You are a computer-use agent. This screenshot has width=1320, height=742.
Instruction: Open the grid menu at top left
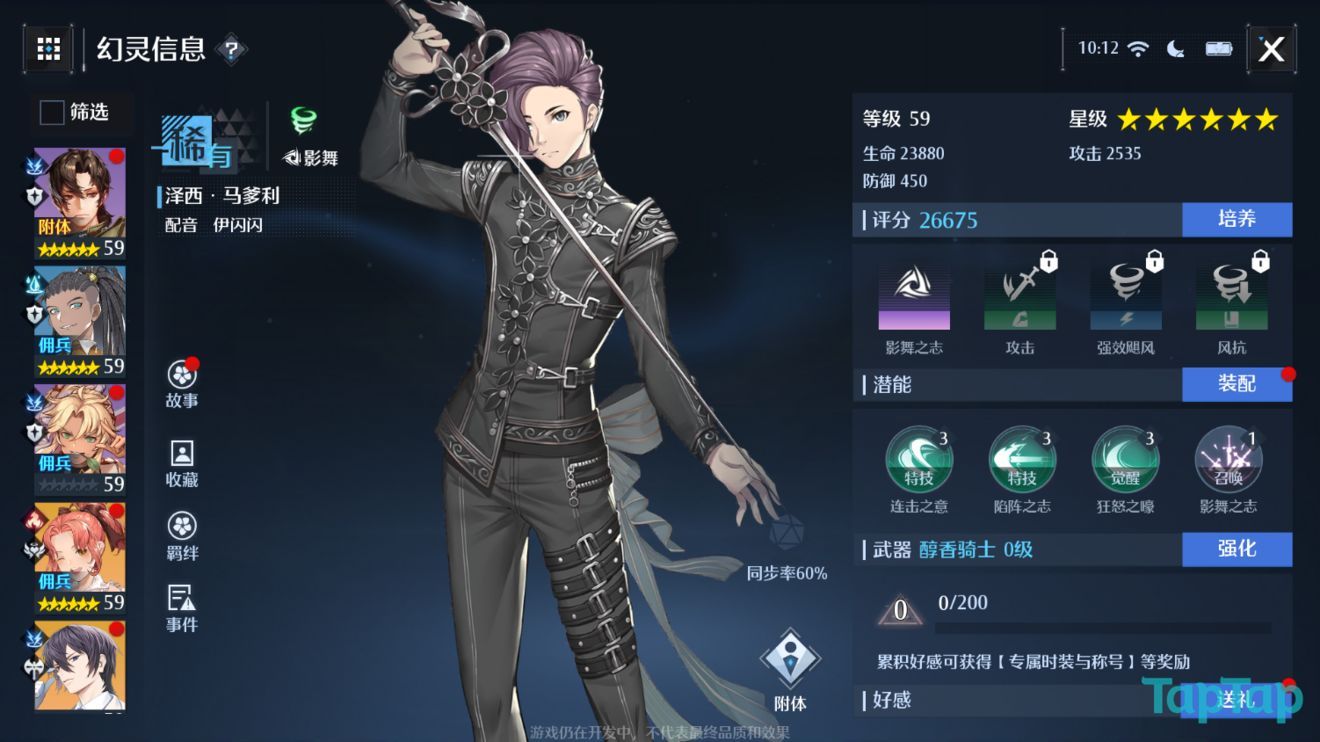click(48, 47)
